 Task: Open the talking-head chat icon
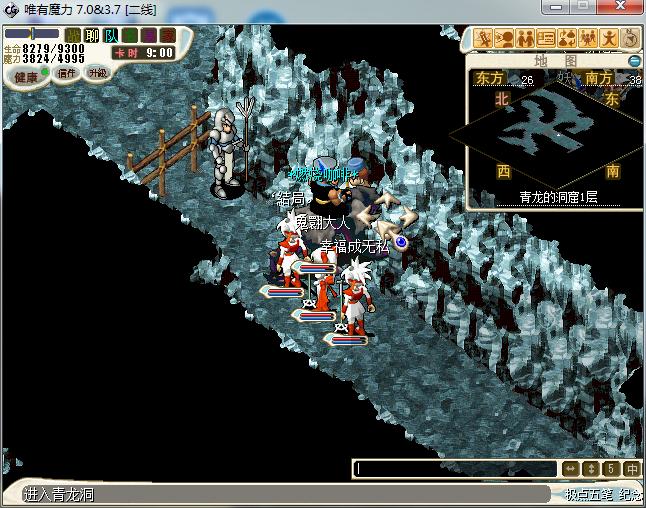pos(503,38)
